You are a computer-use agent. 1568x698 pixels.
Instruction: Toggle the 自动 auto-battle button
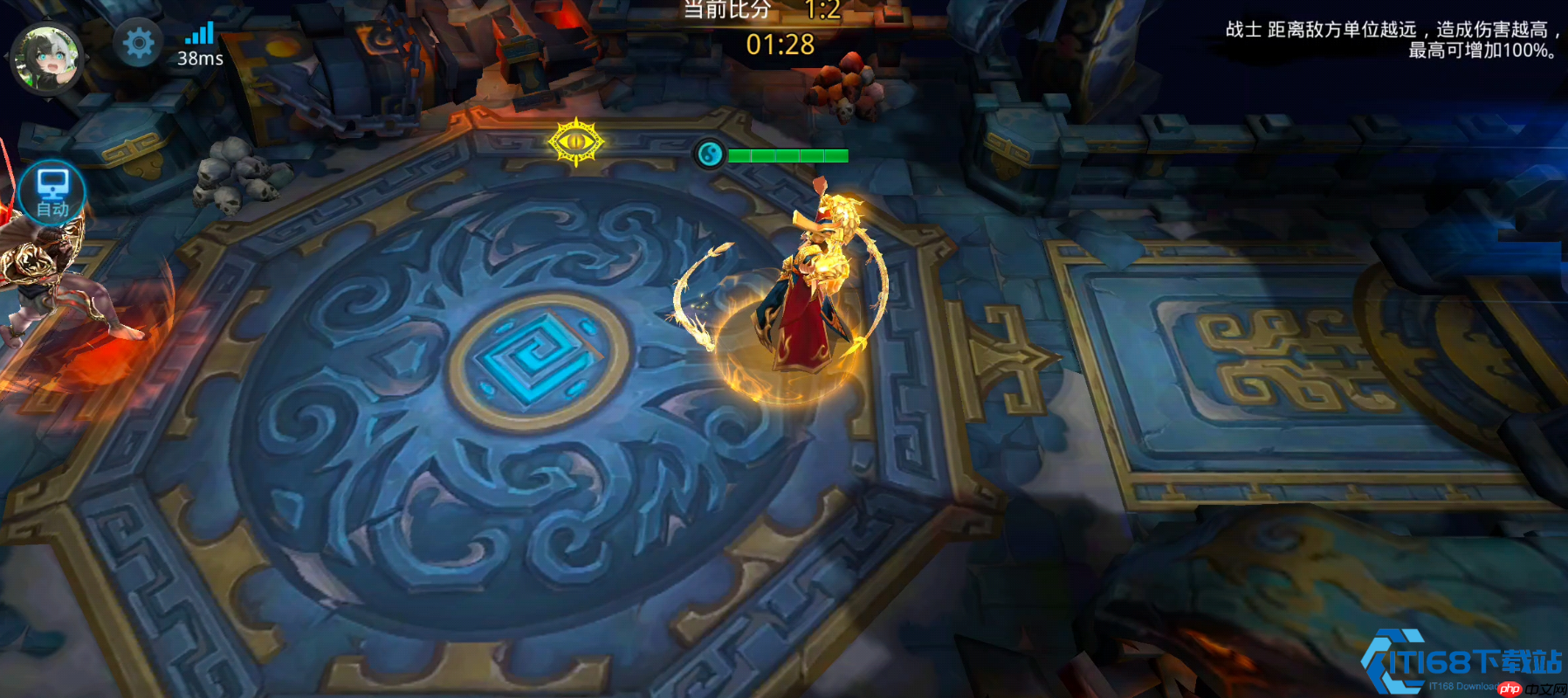coord(52,193)
